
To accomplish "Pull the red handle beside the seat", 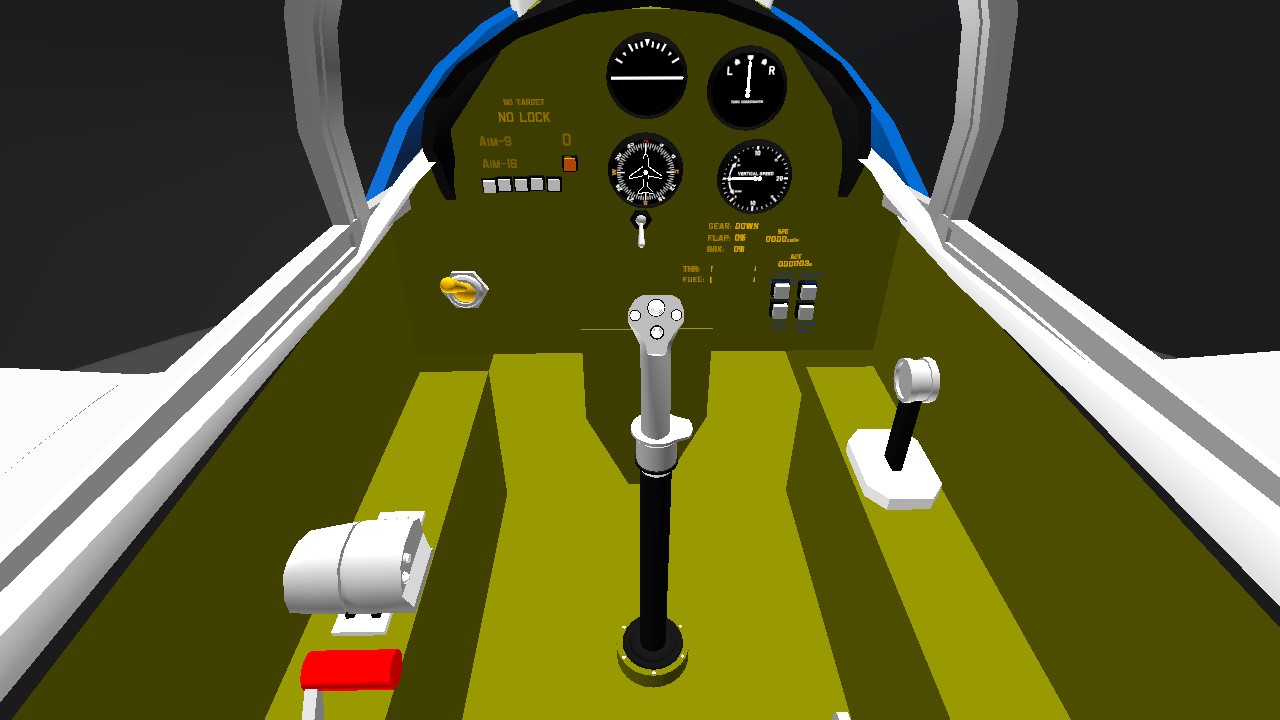I will (x=351, y=668).
